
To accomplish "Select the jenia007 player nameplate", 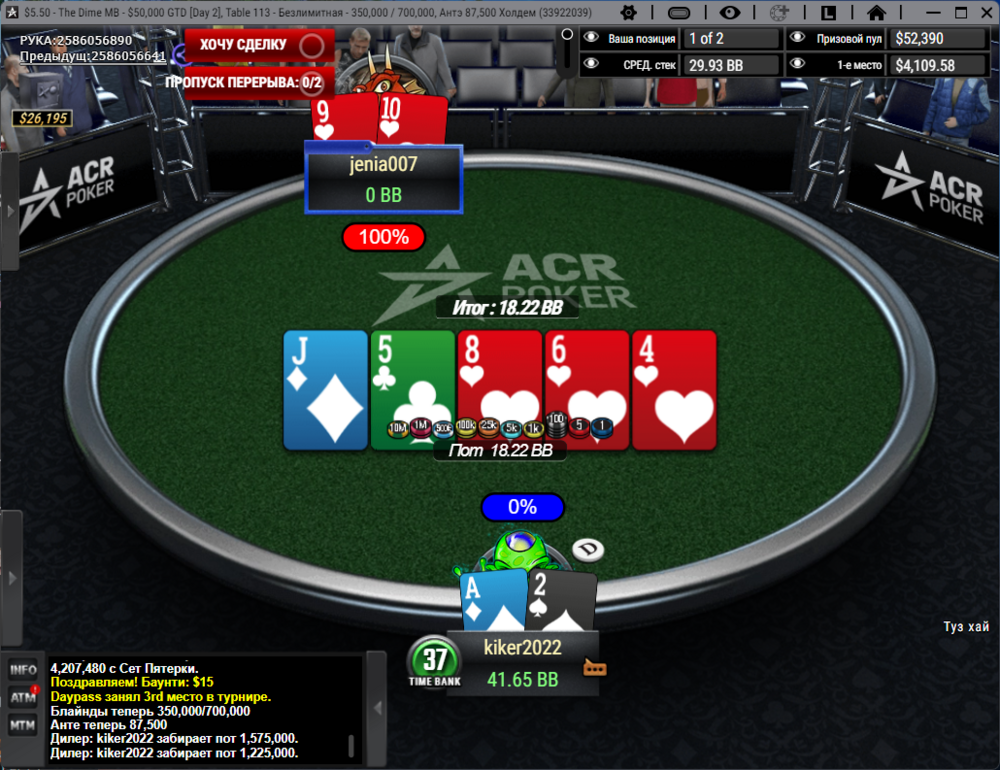I will click(x=383, y=179).
